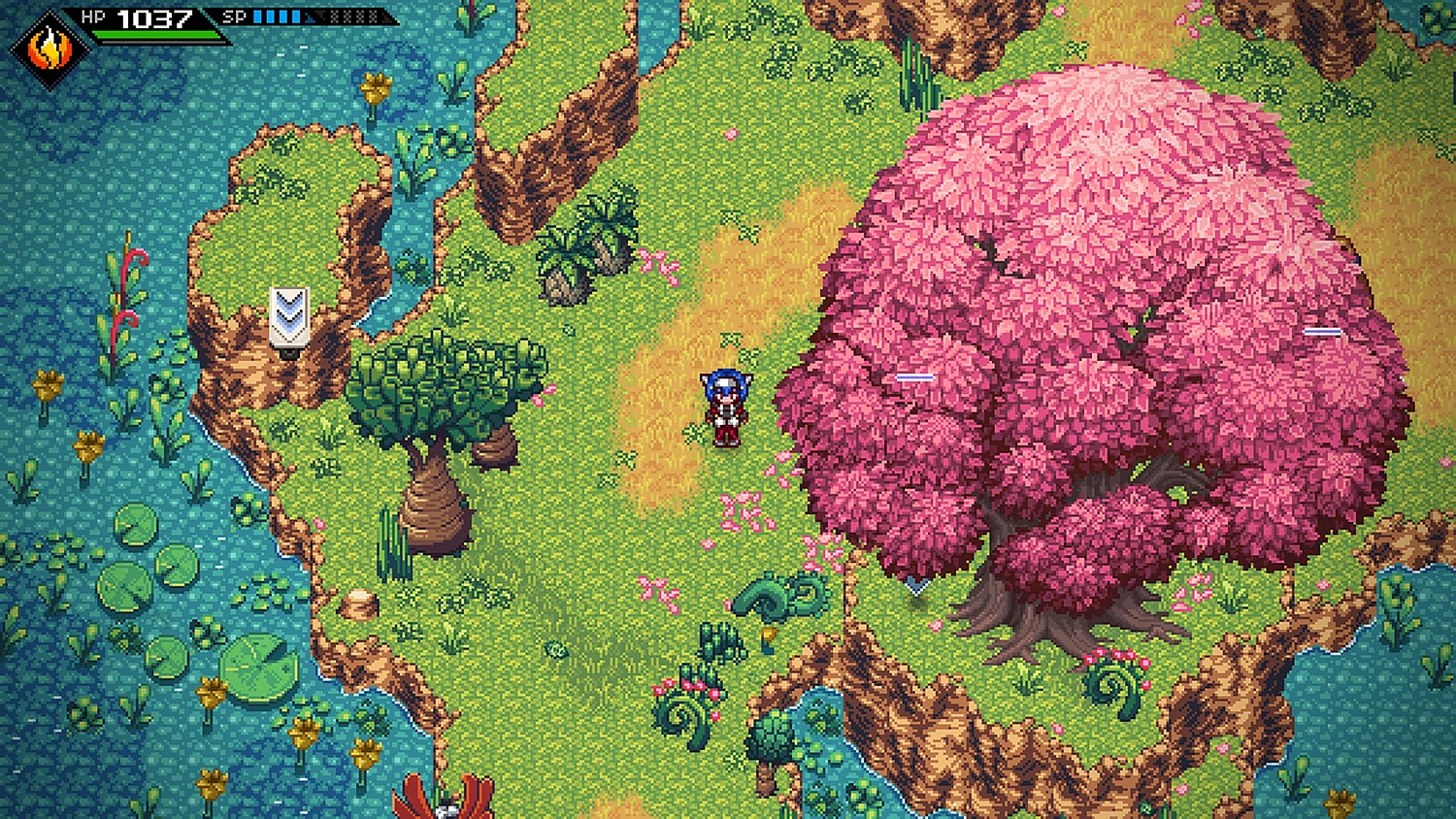Image resolution: width=1456 pixels, height=819 pixels.
Task: Click the HP label in the status bar
Action: pos(92,16)
